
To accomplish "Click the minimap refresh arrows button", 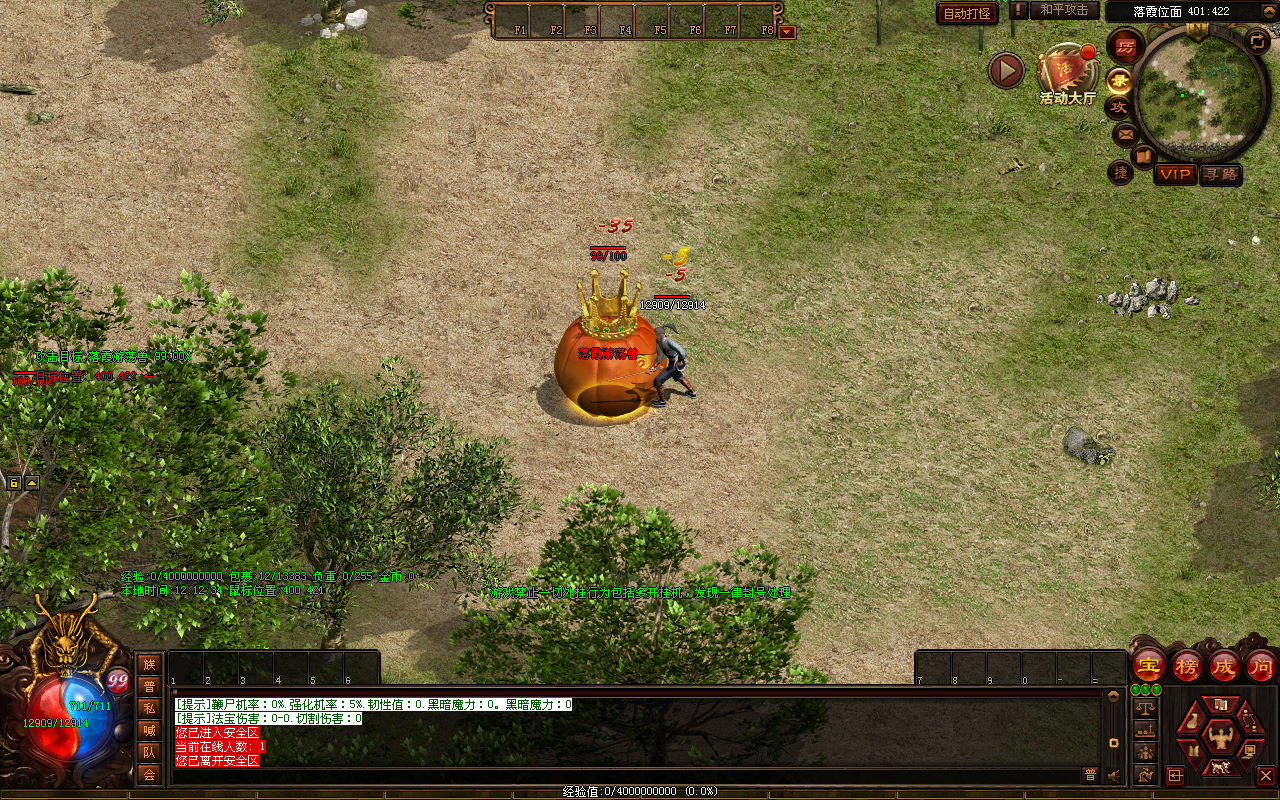I will [x=1256, y=41].
